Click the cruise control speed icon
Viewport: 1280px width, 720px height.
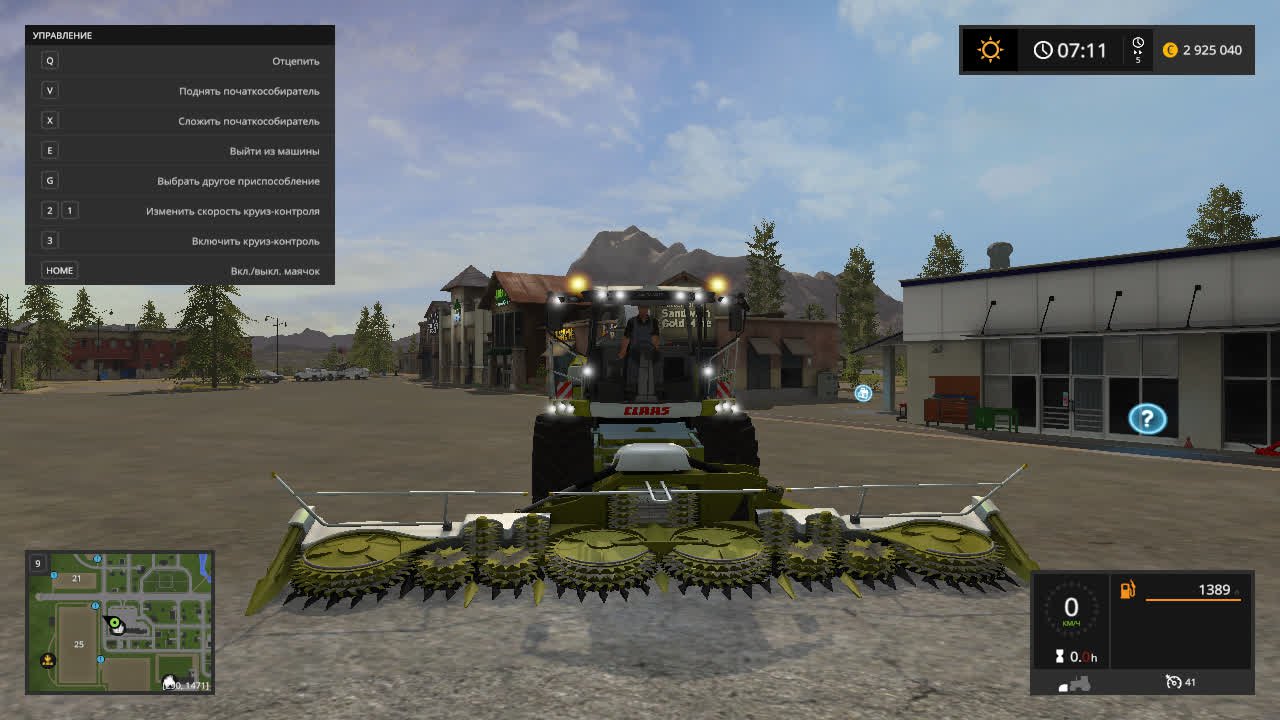coord(1173,682)
